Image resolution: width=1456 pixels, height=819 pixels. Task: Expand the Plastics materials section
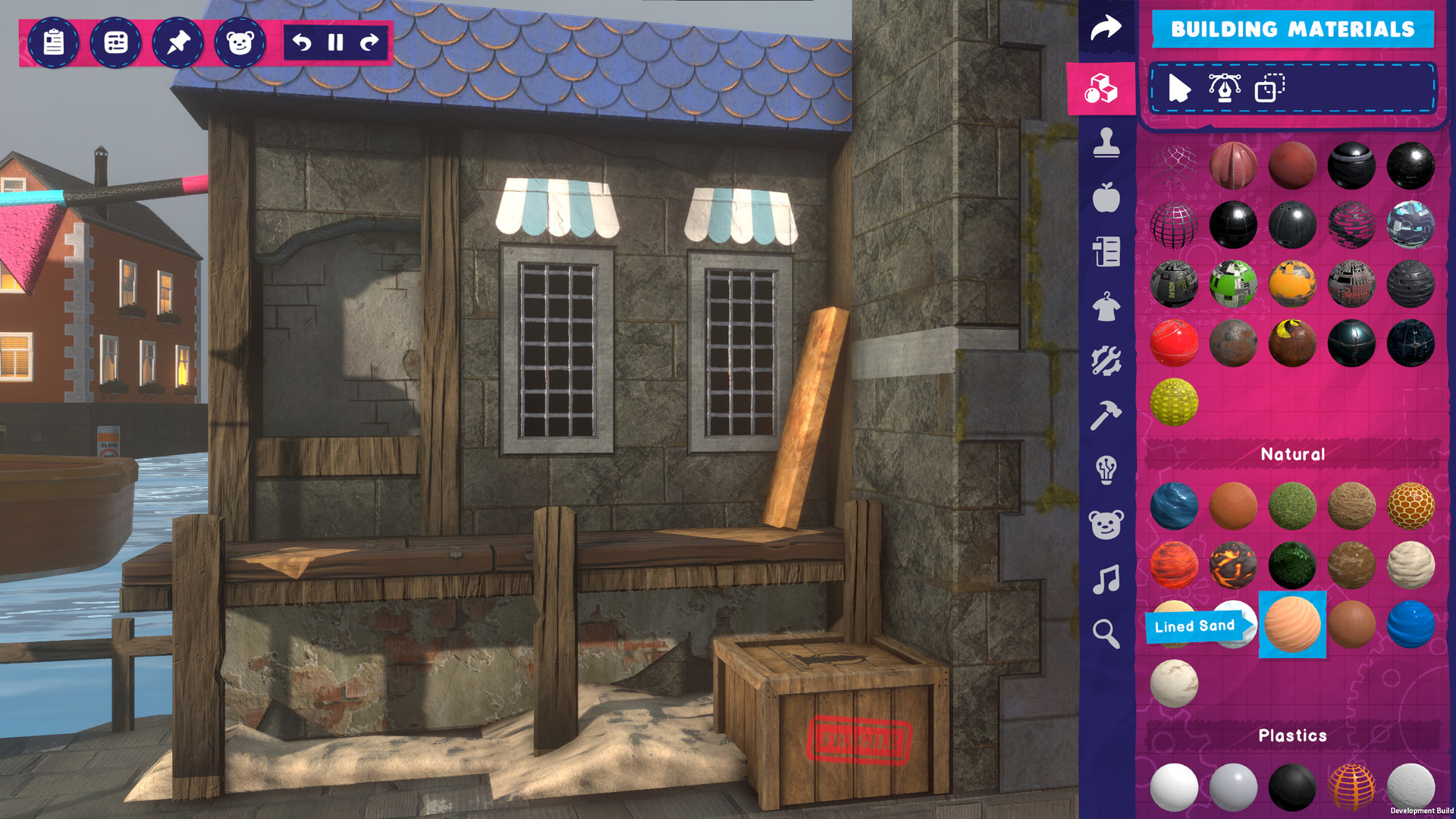1293,734
